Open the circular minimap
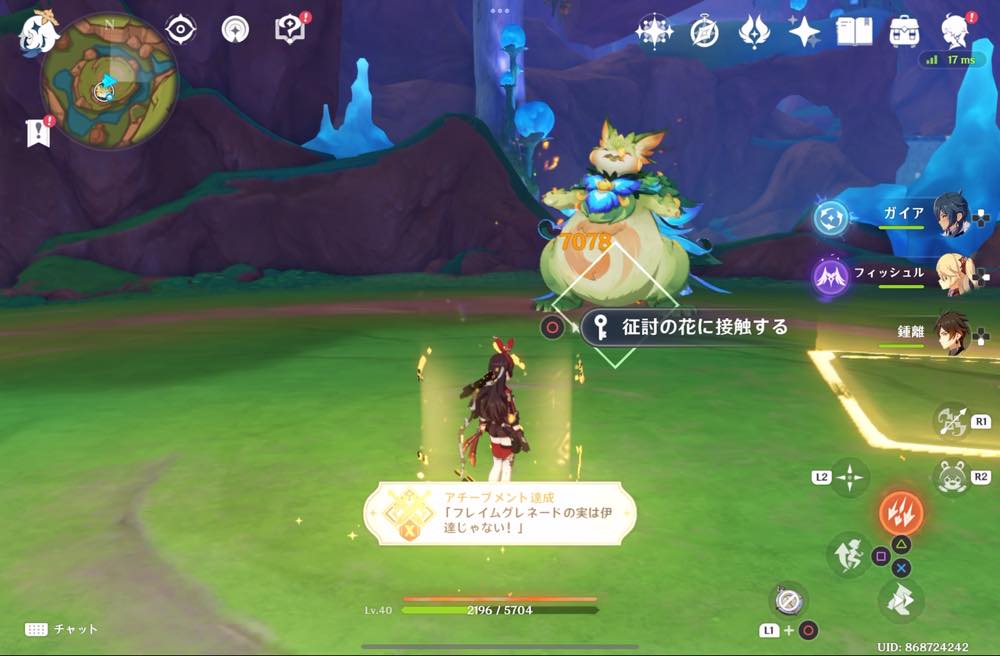The height and width of the screenshot is (656, 1000). click(108, 81)
